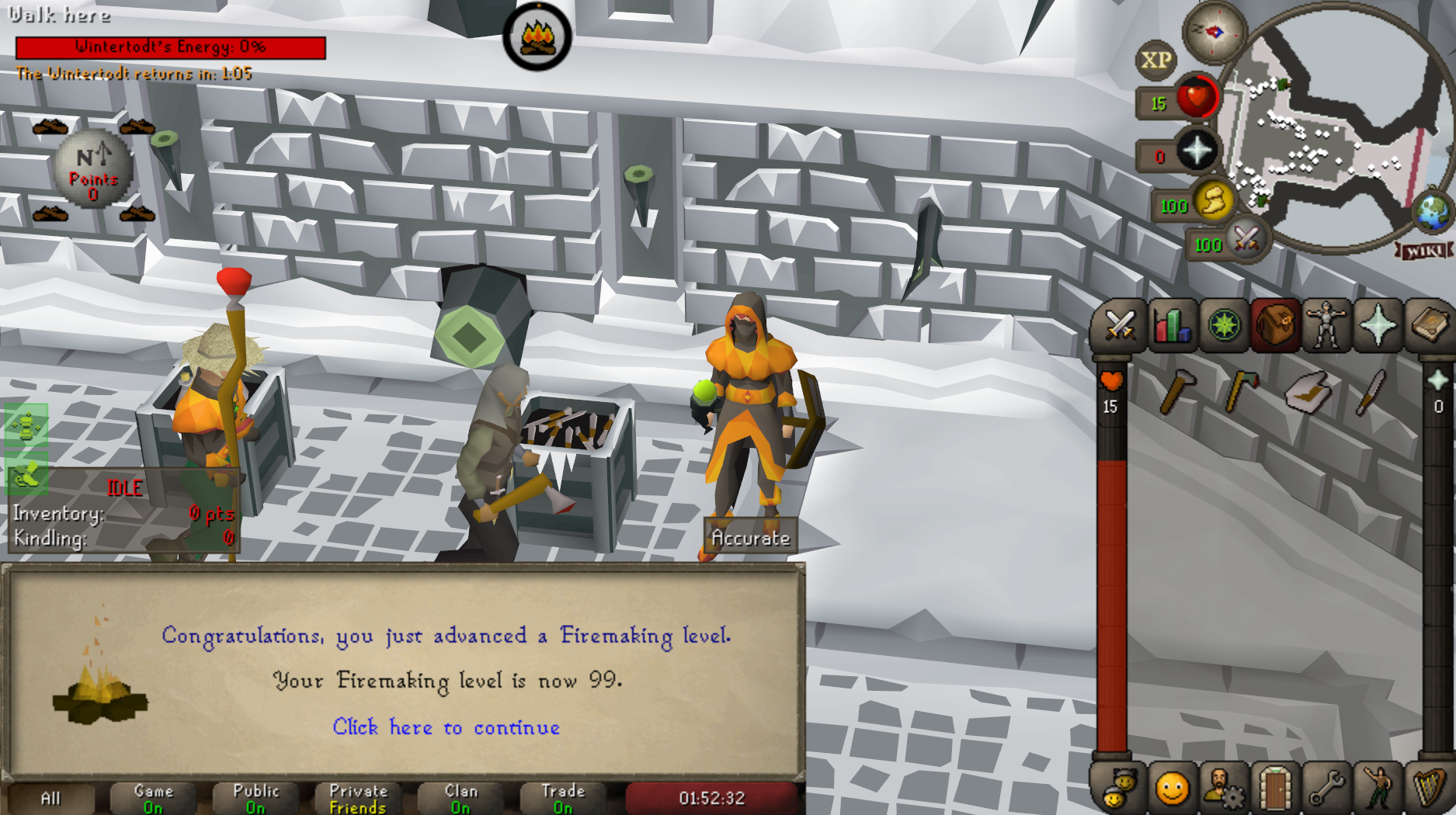Click here to continue past the Firemaking 99 message
This screenshot has height=815, width=1456.
tap(447, 727)
